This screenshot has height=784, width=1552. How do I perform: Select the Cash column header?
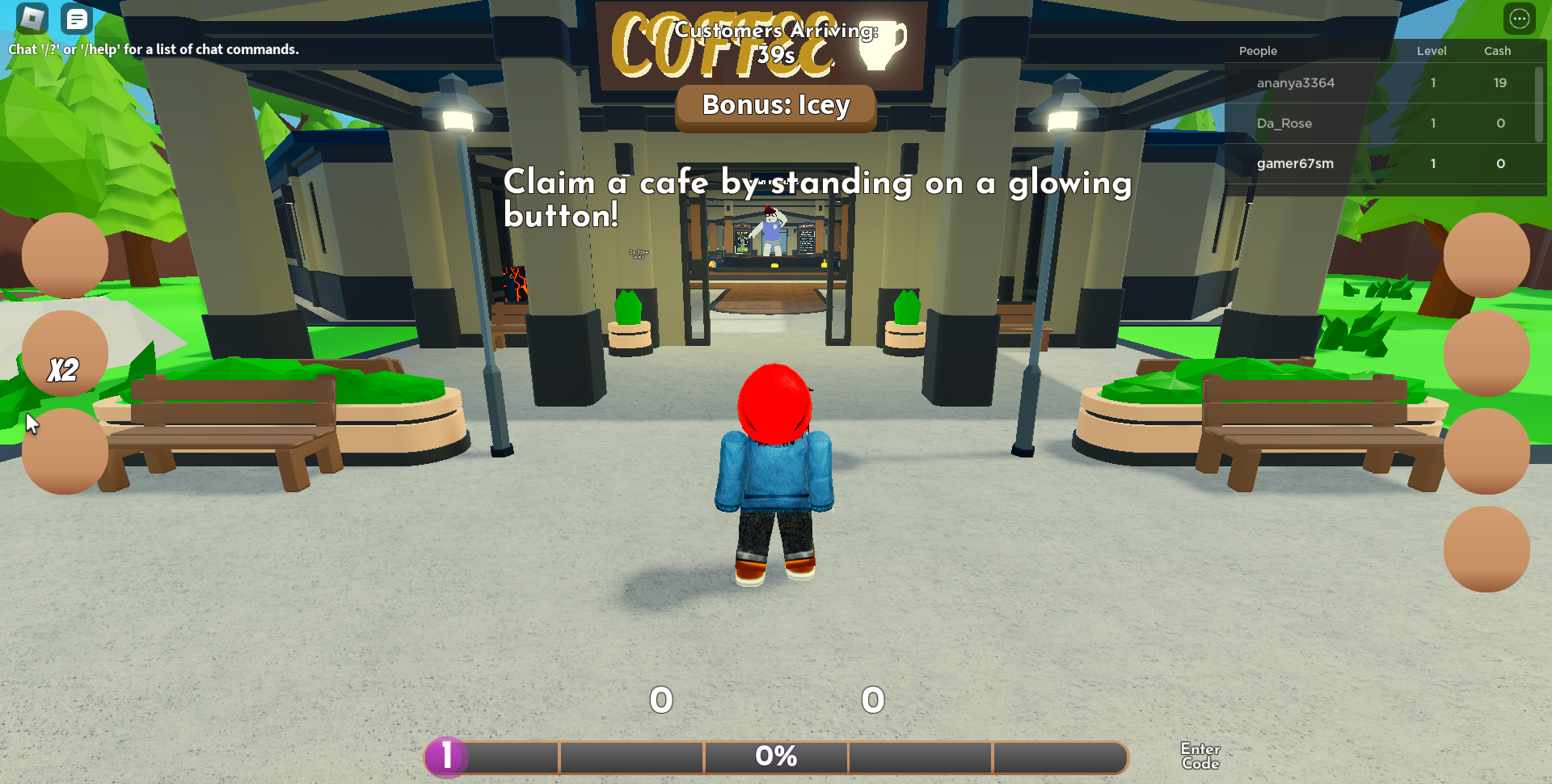(x=1497, y=50)
